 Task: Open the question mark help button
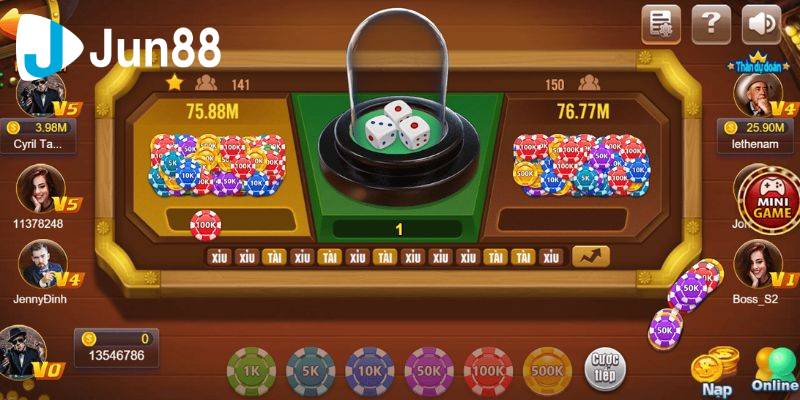point(711,24)
